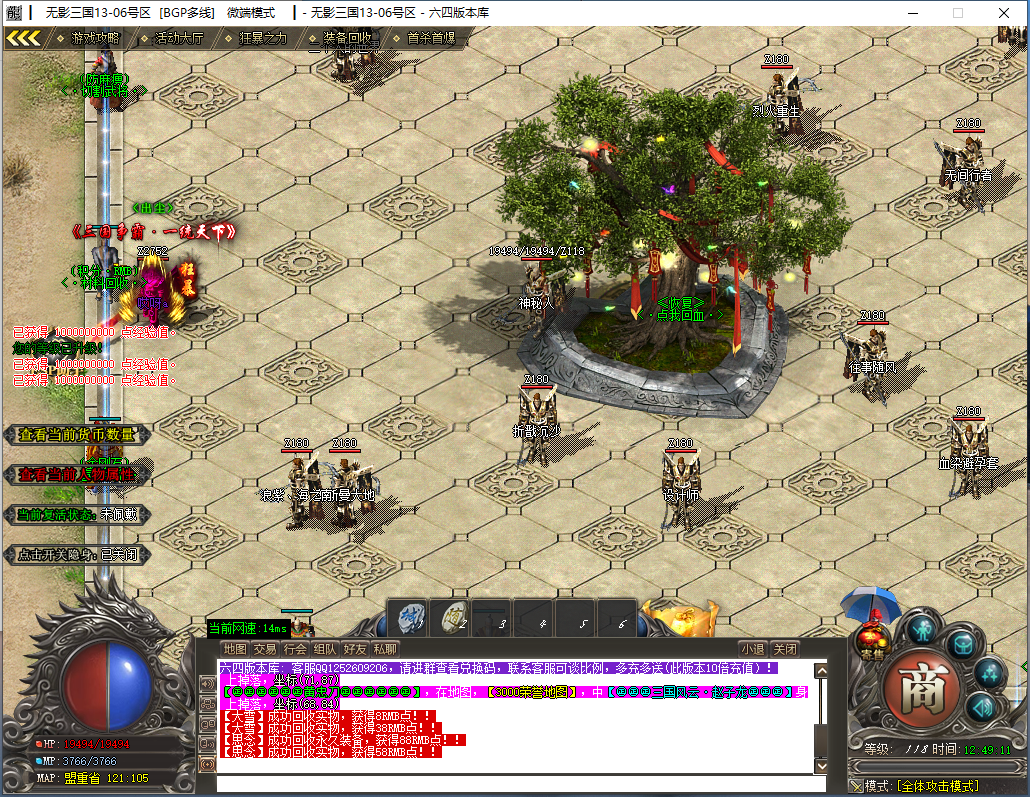Click 查看当前人物属性 character attributes button

(x=77, y=475)
